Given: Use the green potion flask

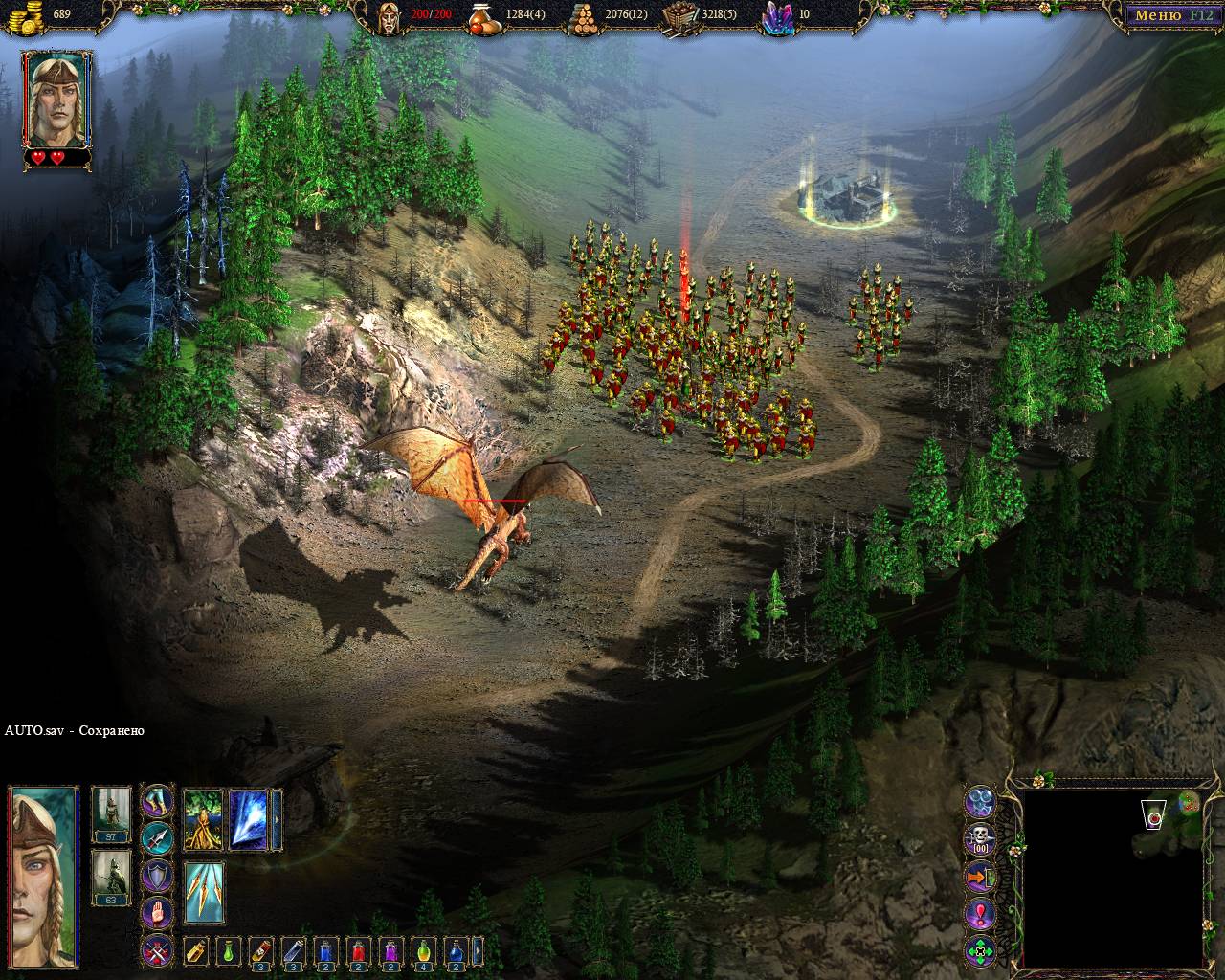Looking at the screenshot, I should coord(229,950).
